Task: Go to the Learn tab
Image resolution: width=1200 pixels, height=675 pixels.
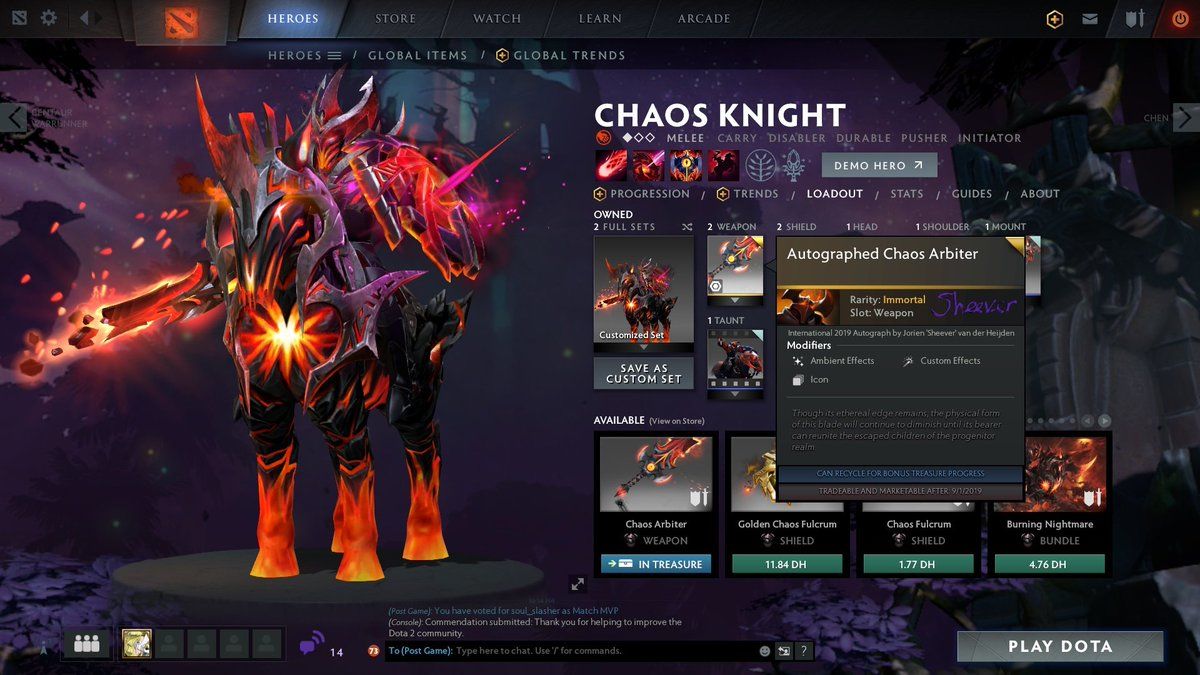Action: point(602,18)
